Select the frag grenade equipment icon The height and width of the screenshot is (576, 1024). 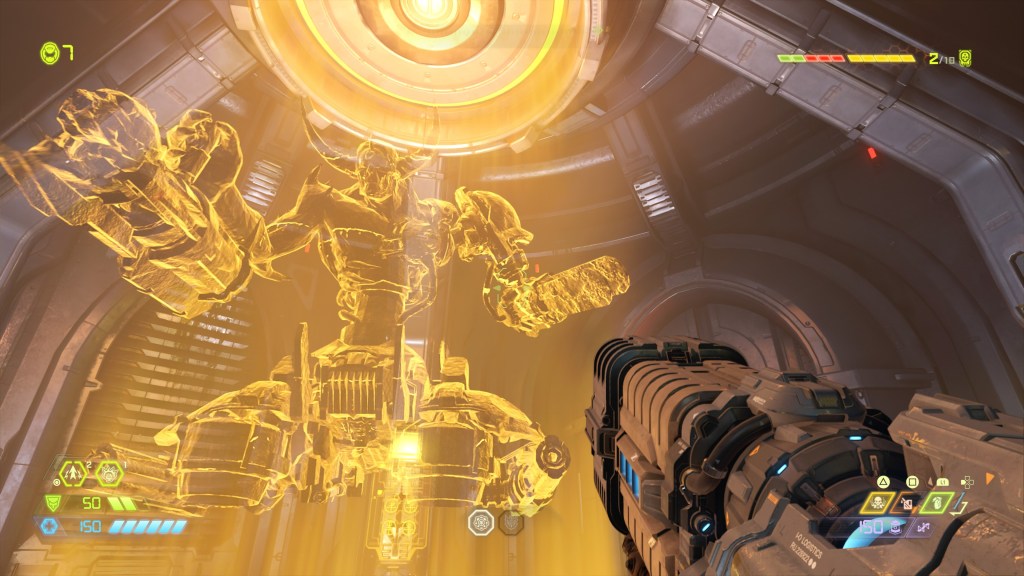[x=74, y=472]
